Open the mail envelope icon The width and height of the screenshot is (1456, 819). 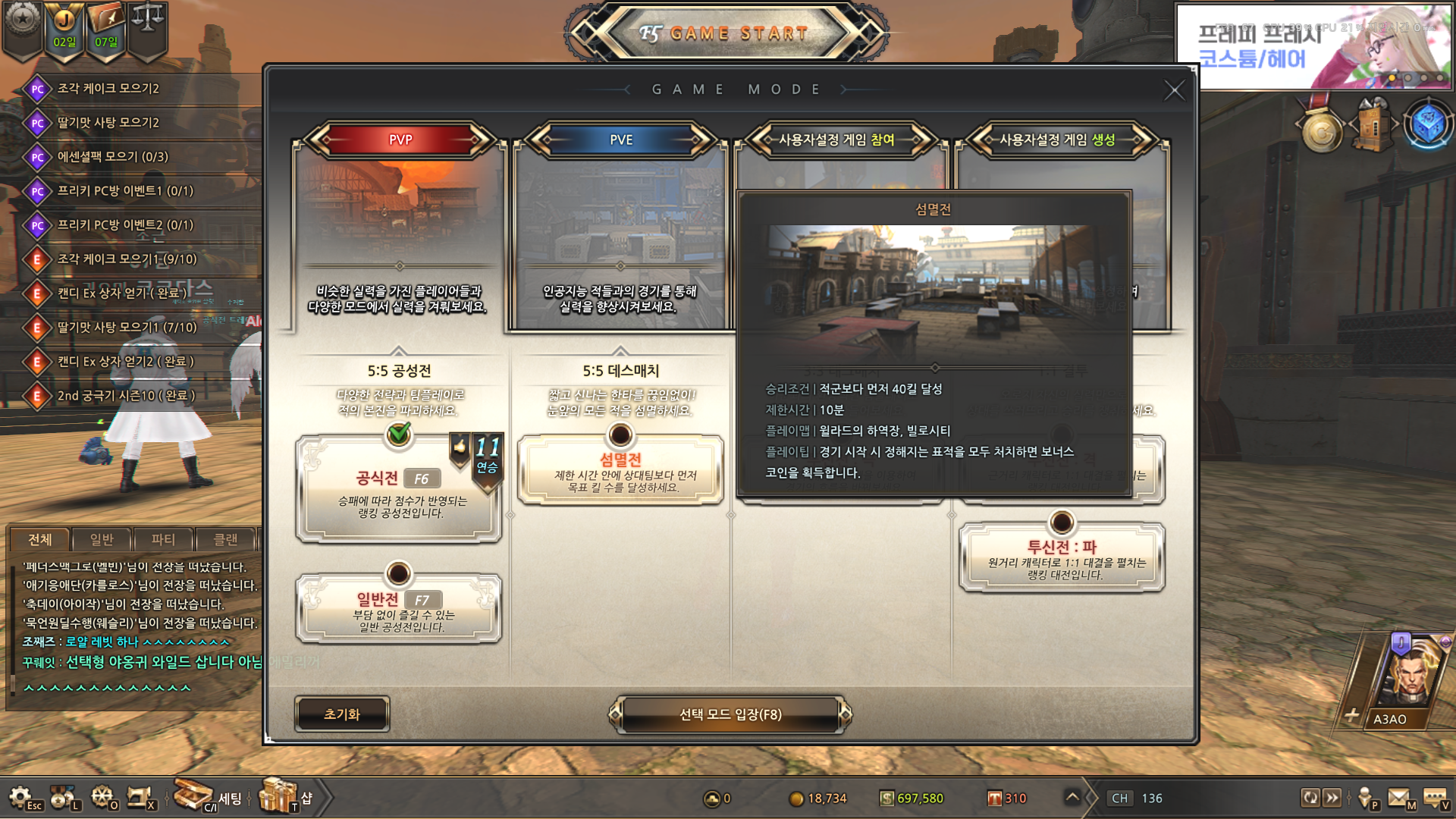click(1399, 797)
